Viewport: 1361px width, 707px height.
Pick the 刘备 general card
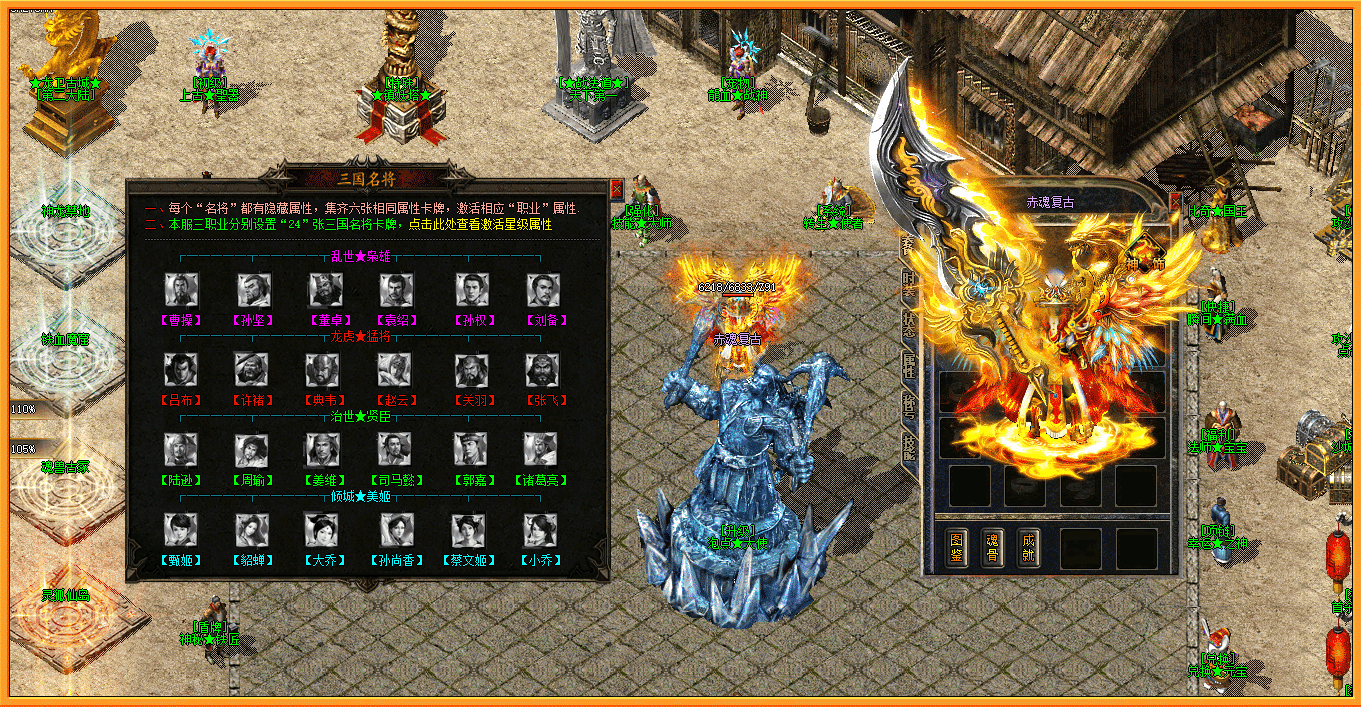(x=543, y=291)
